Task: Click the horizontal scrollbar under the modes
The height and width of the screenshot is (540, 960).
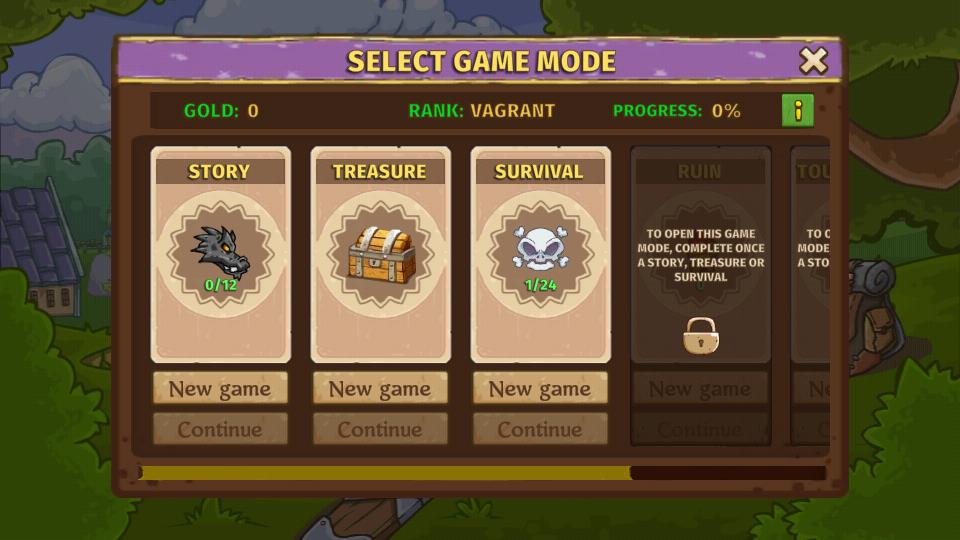Action: coord(386,473)
